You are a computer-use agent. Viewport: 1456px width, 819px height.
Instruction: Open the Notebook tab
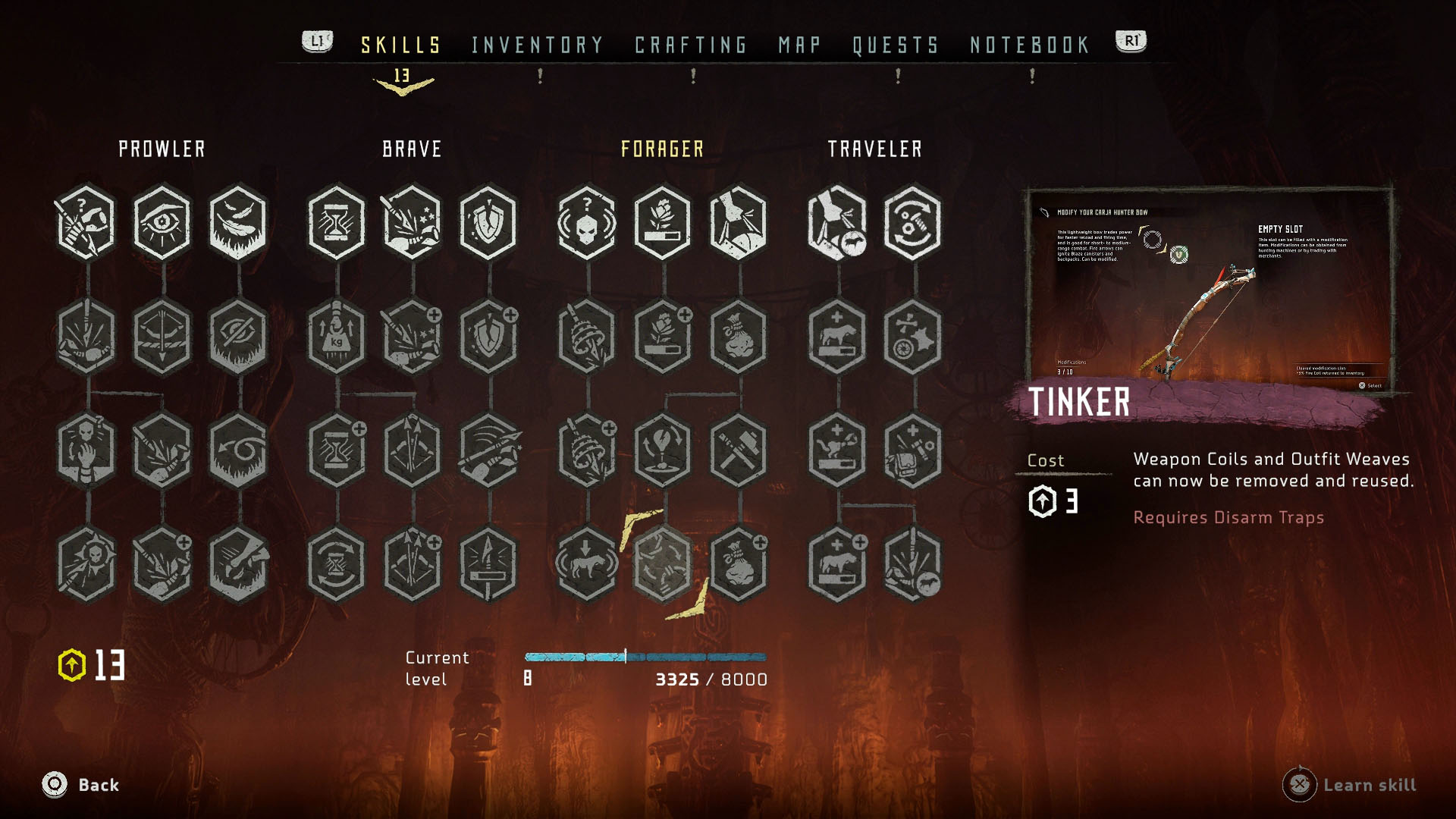coord(1029,45)
